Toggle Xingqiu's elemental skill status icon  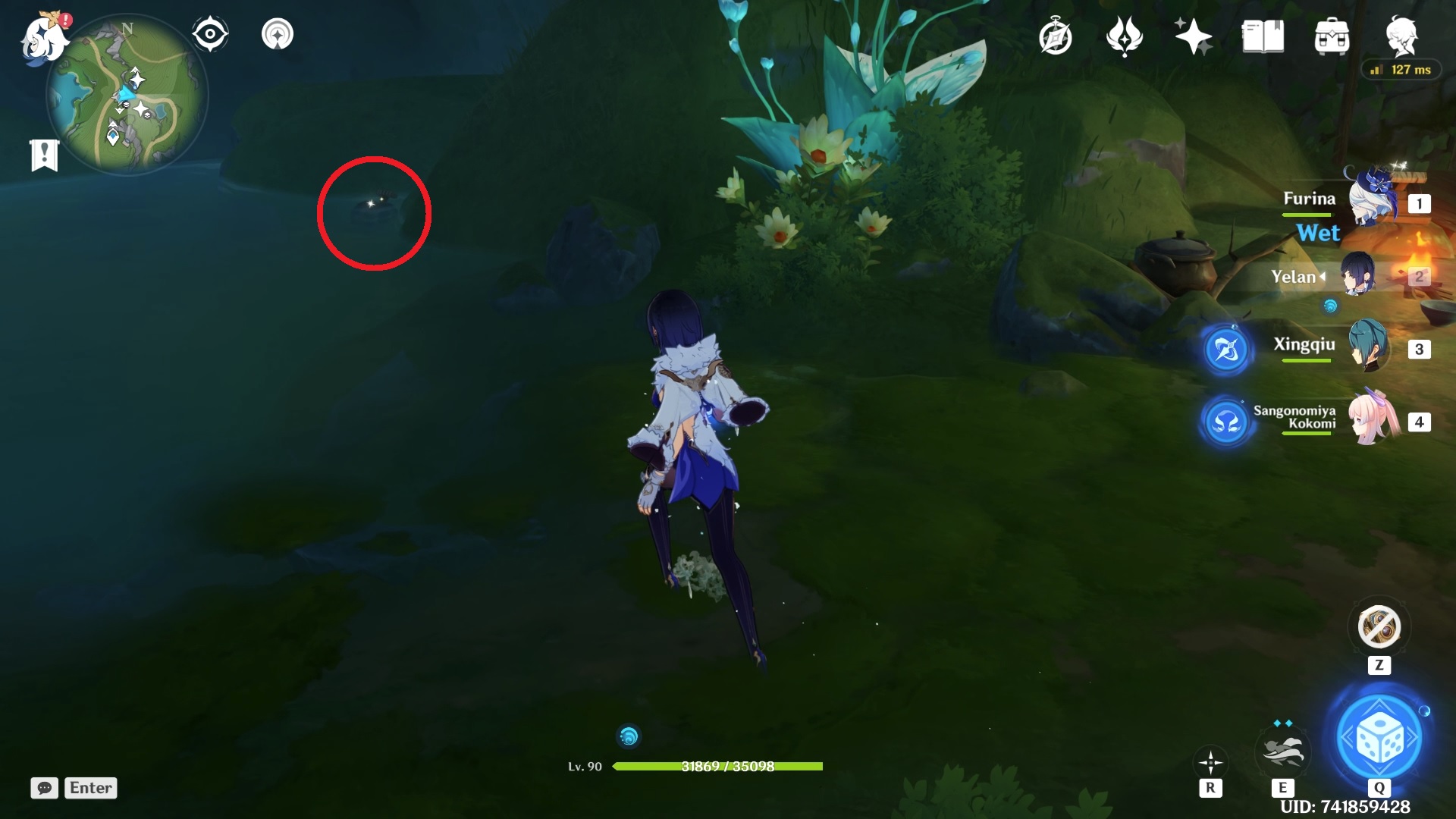(1227, 350)
